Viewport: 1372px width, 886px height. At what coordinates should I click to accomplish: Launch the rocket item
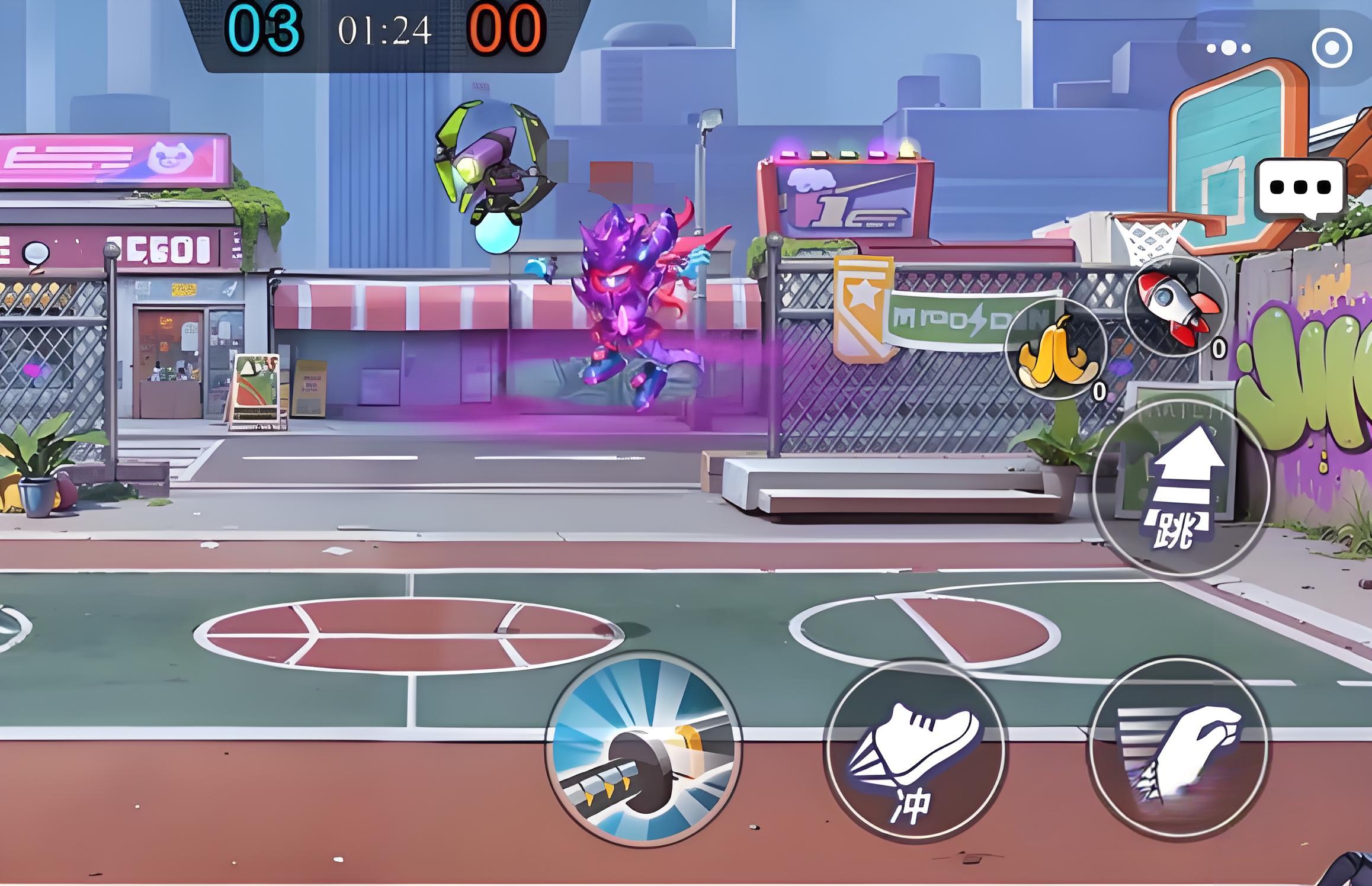(1177, 308)
